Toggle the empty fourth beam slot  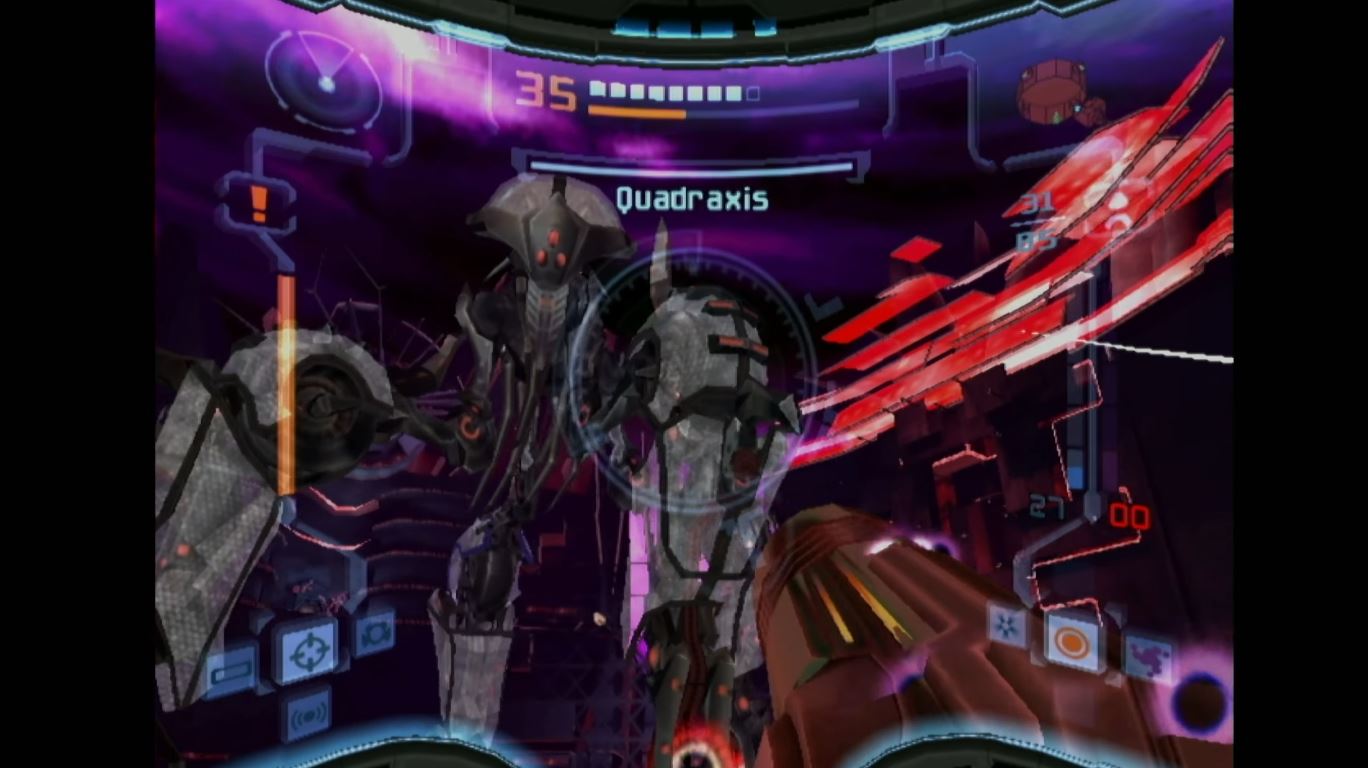coord(1114,680)
